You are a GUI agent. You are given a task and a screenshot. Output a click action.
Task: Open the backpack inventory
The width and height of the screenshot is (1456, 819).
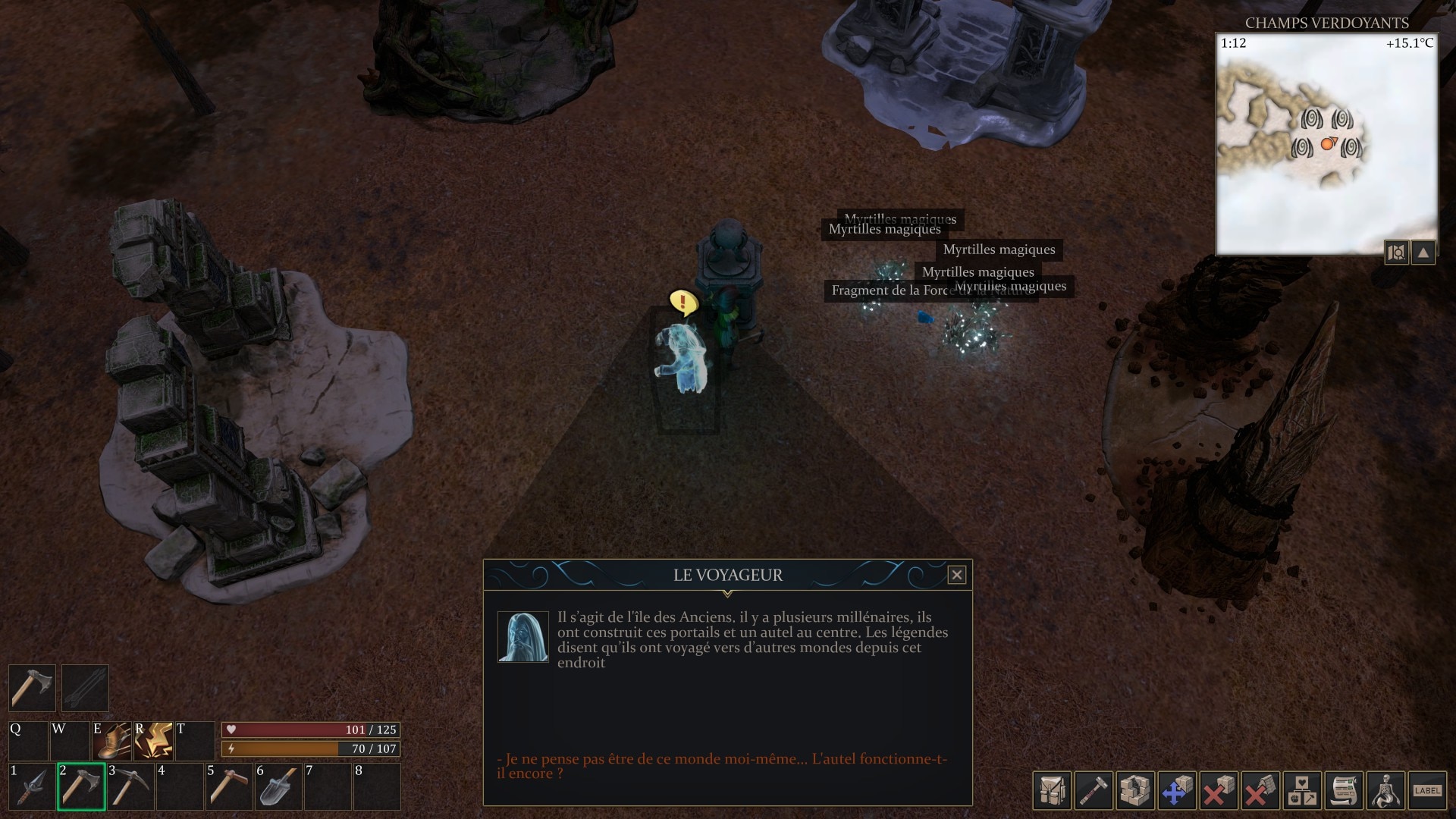point(1052,791)
